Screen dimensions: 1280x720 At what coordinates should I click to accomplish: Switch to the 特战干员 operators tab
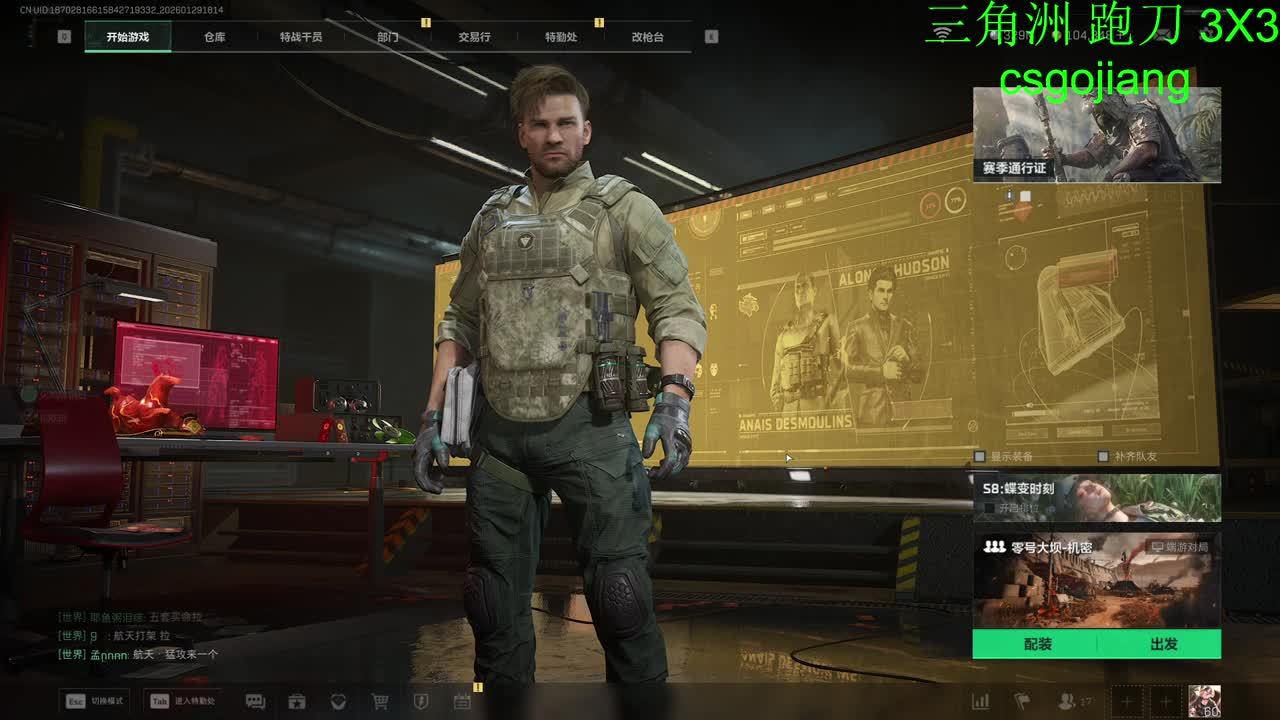[x=301, y=37]
